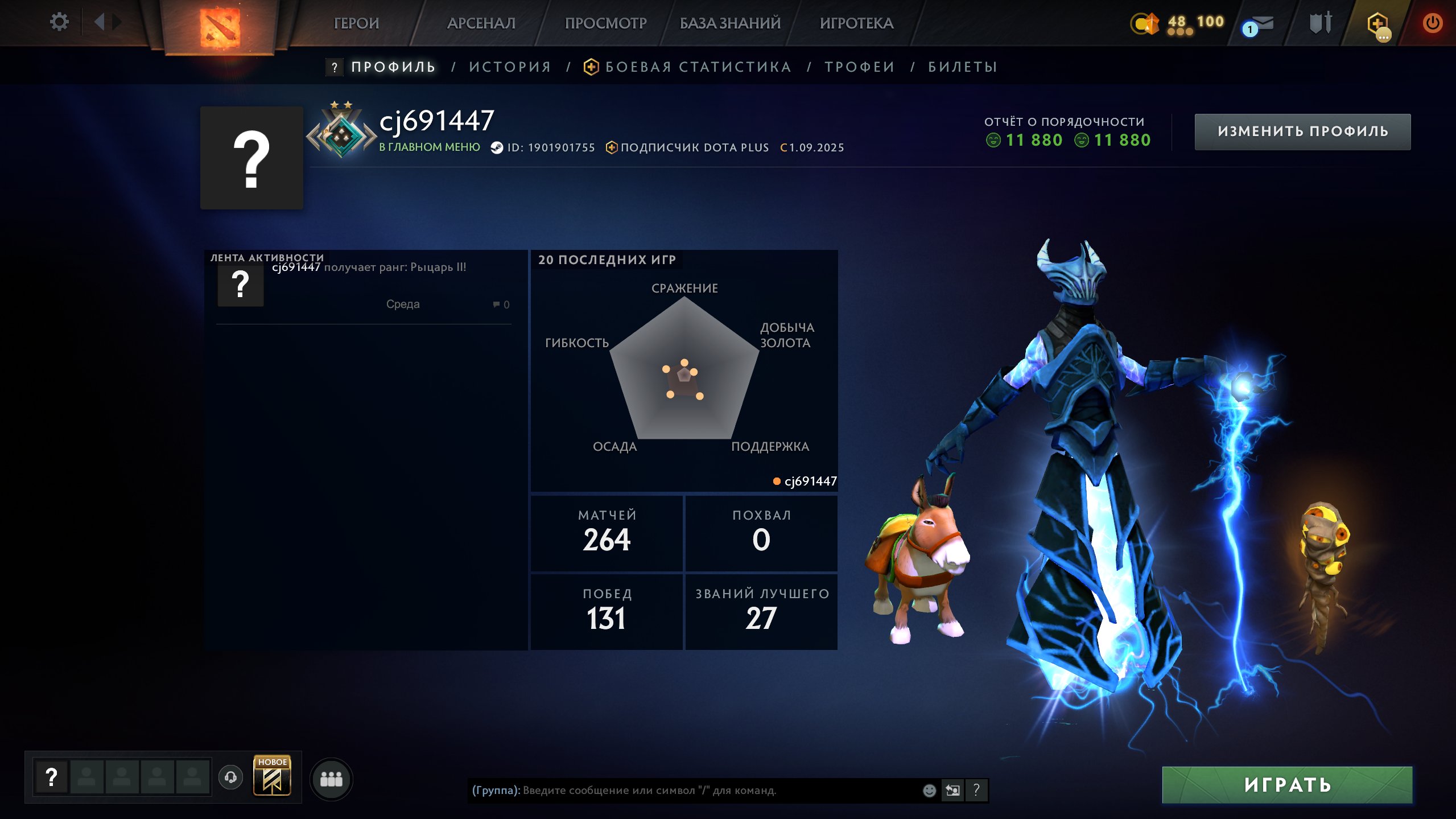Open the ИГРОТЕКА menu
The image size is (1456, 819).
pyautogui.click(x=856, y=23)
